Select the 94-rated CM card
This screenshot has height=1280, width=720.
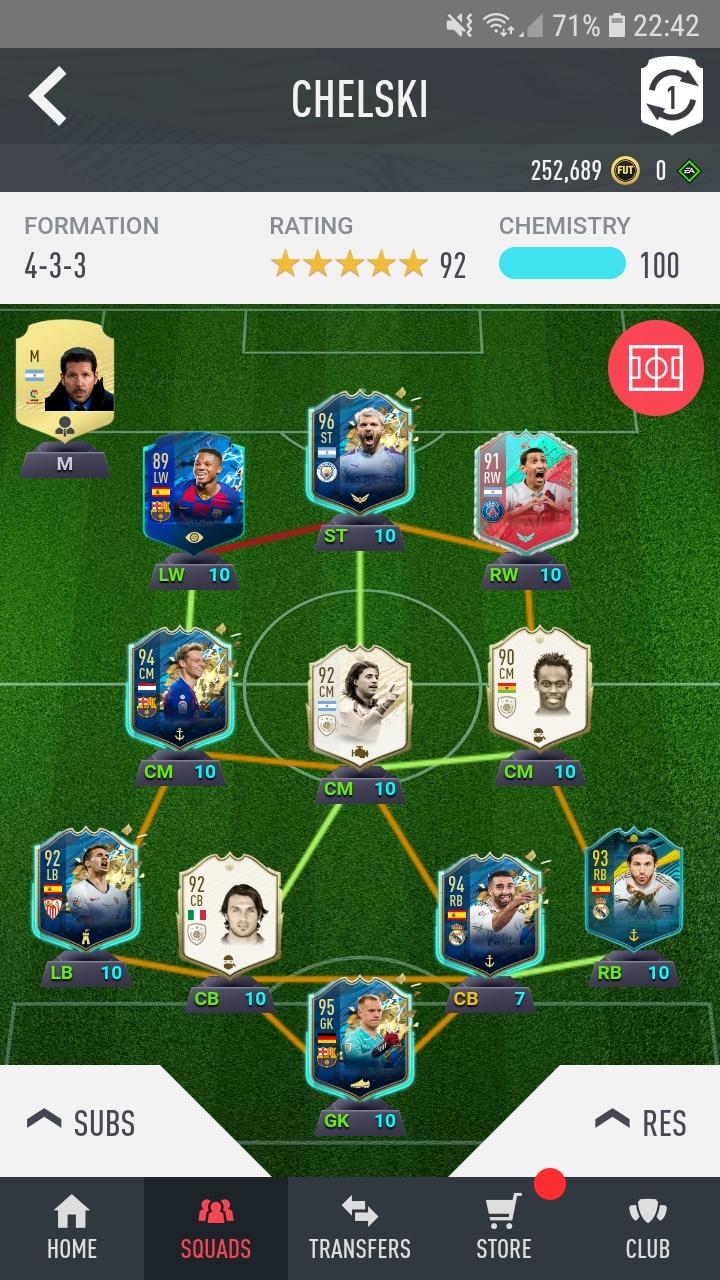180,690
